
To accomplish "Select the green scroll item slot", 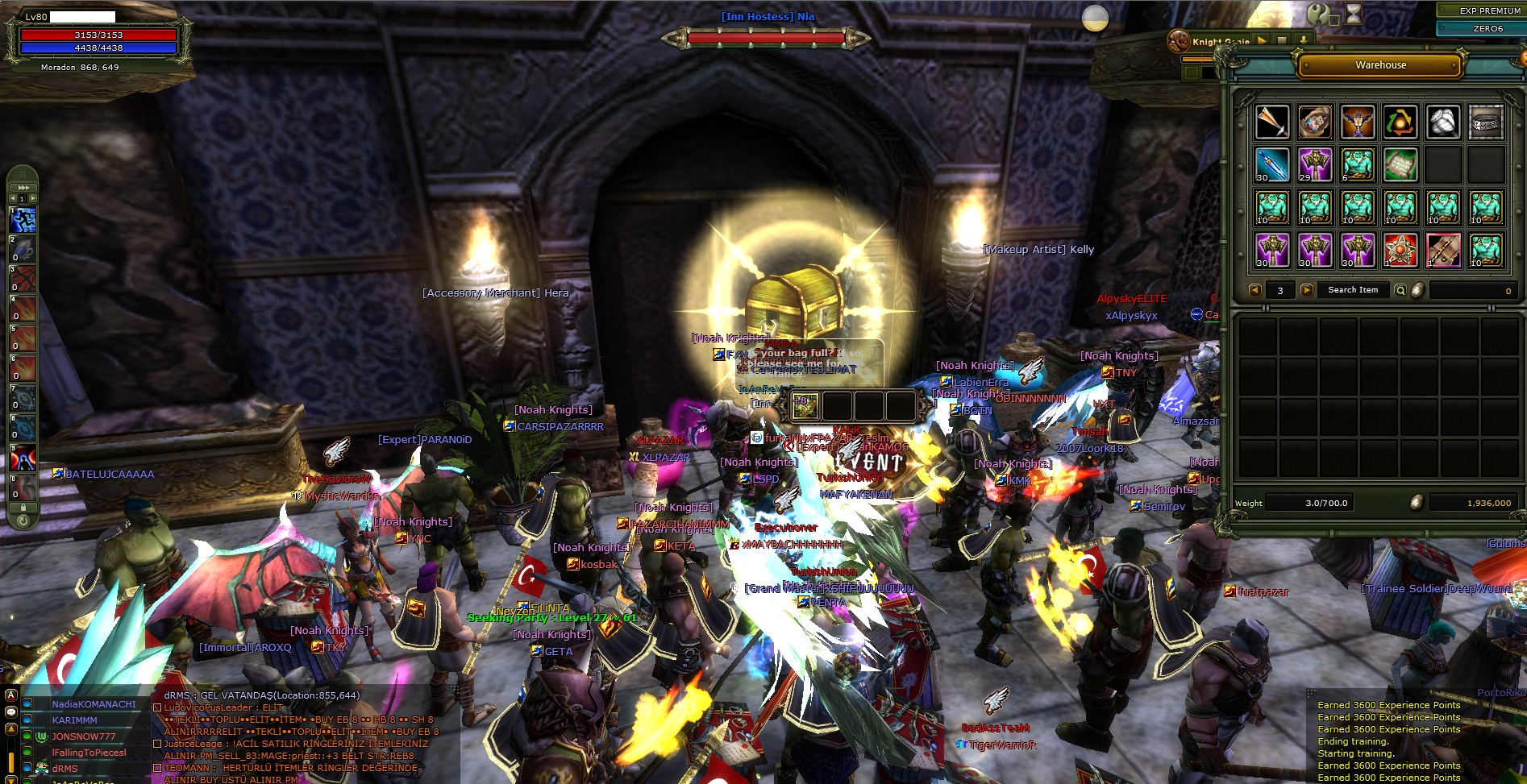I will [1400, 164].
